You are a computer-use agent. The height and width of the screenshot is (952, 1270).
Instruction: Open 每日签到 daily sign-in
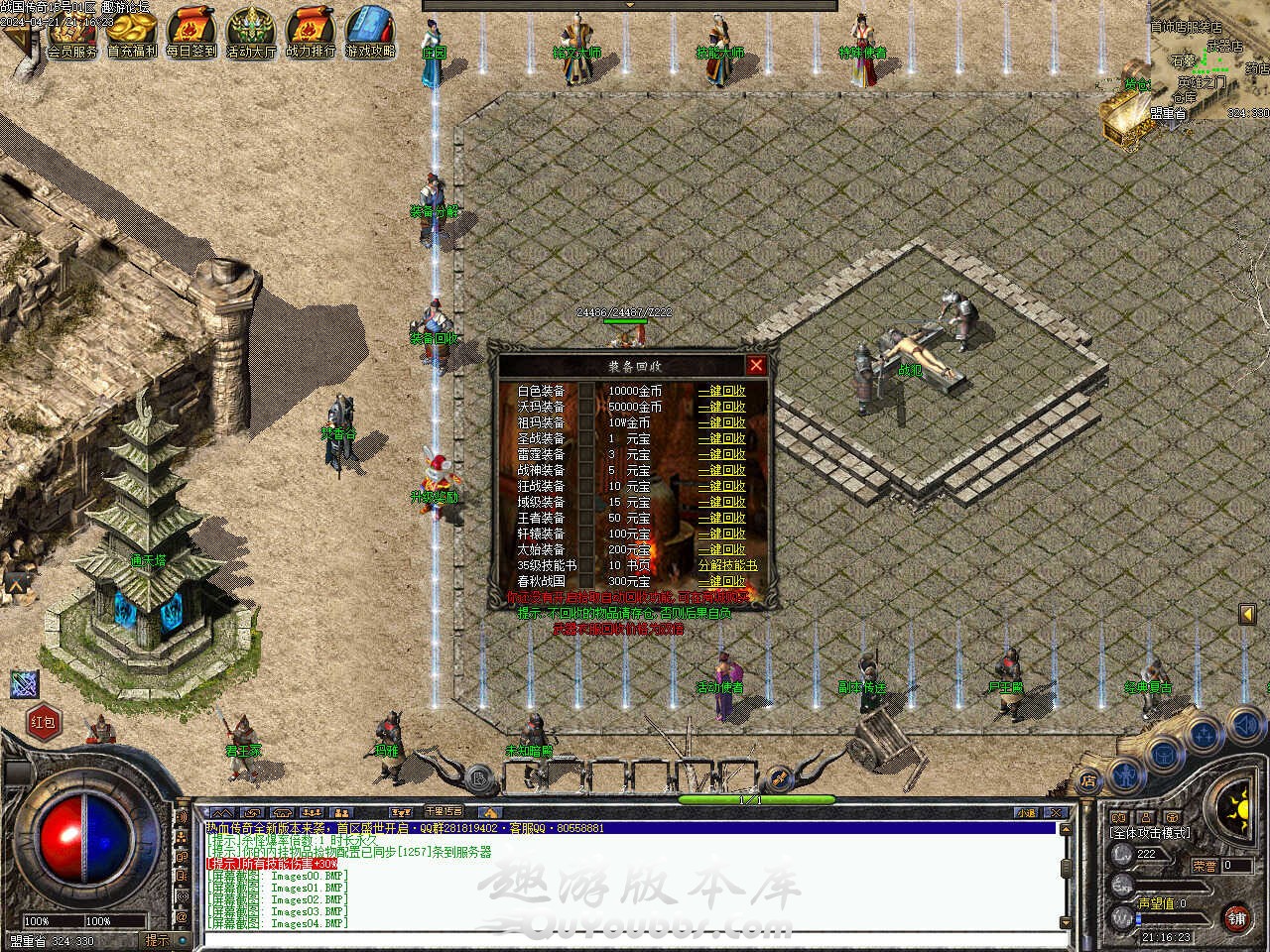pos(190,34)
